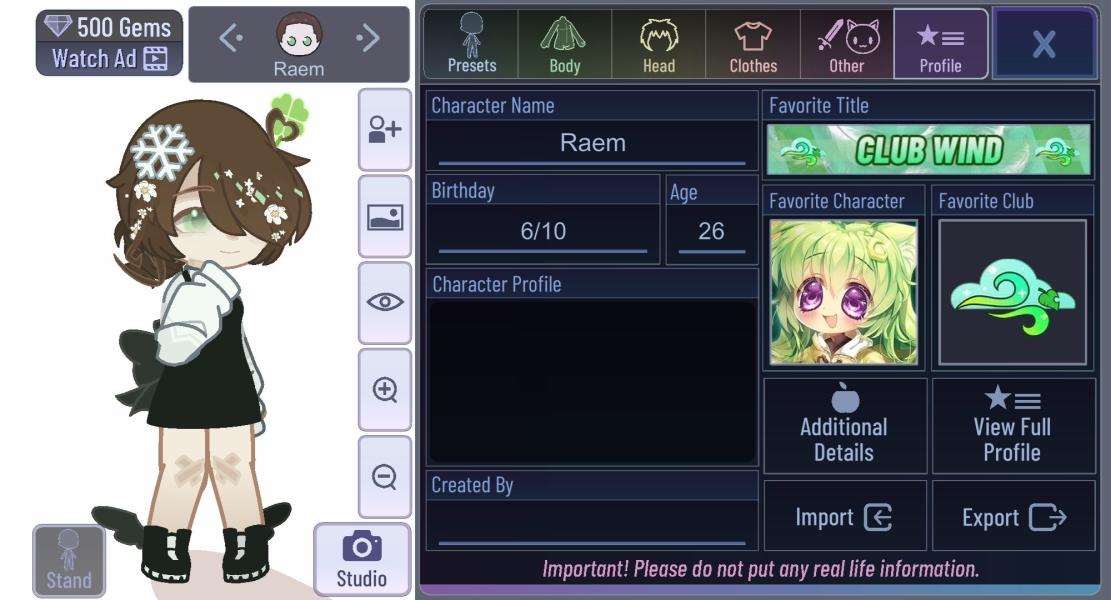This screenshot has width=1111, height=600.
Task: Import a character
Action: (845, 516)
